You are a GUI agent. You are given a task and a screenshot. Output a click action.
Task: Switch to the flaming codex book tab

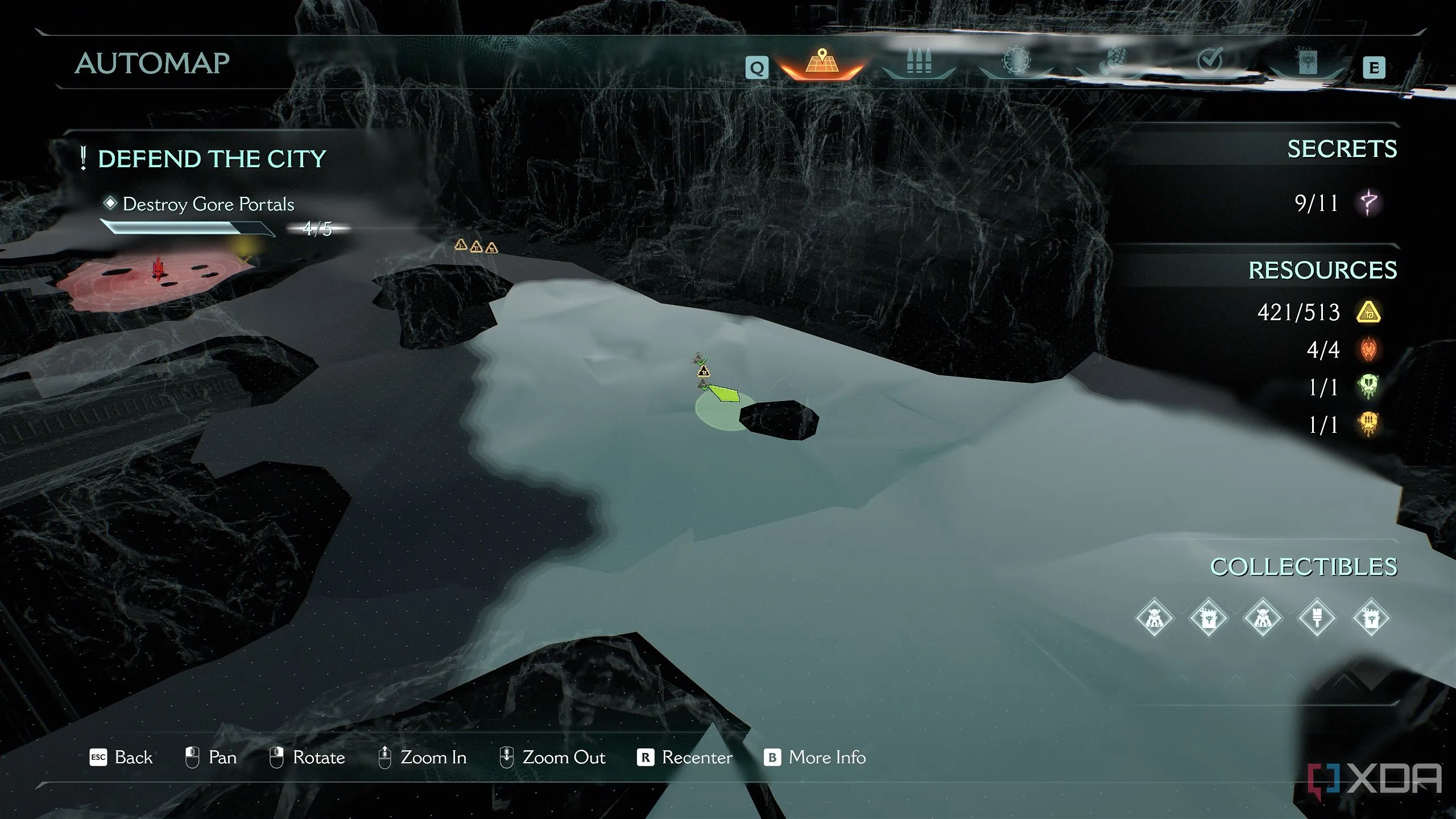click(x=1307, y=61)
